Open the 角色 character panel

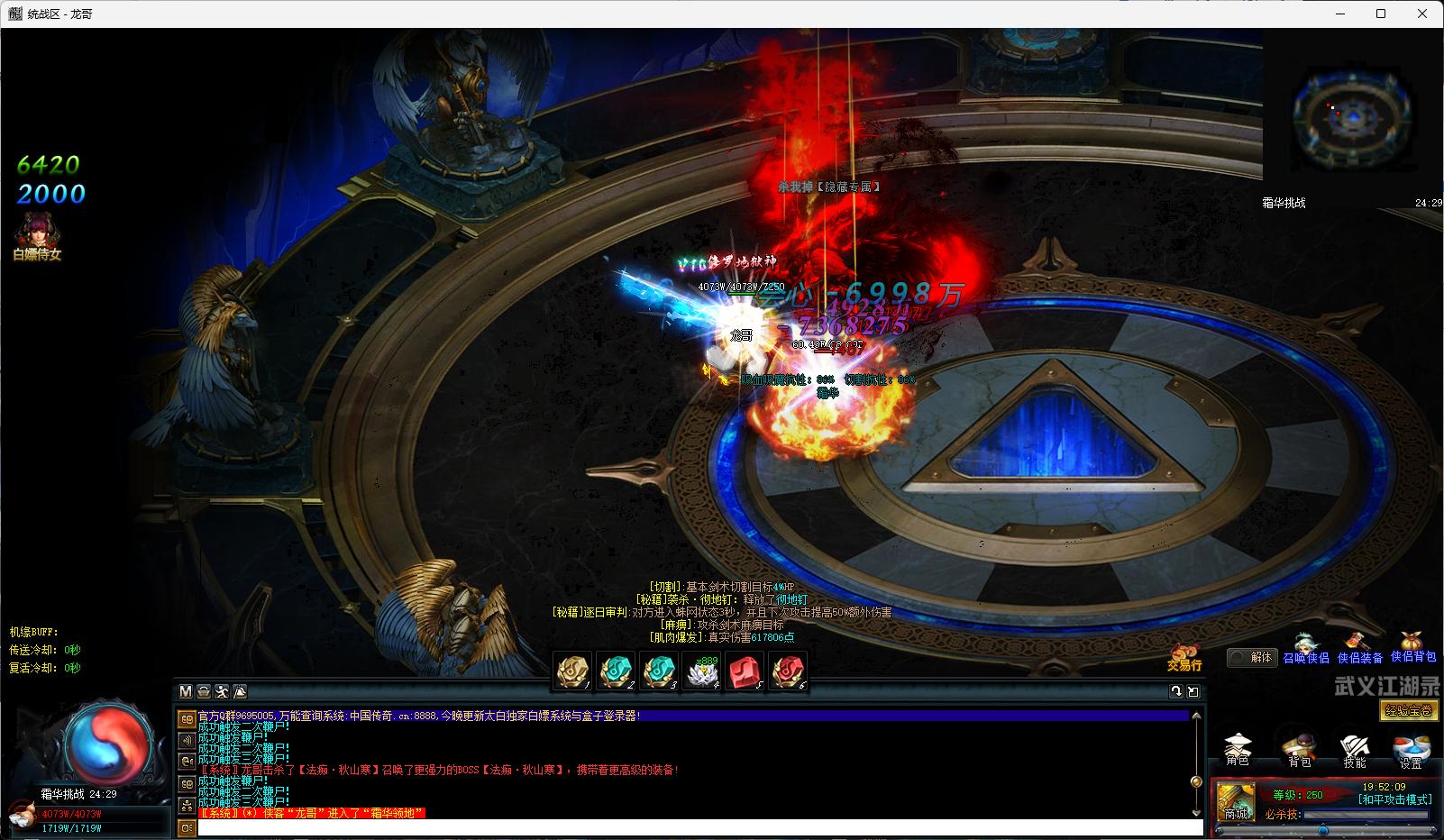[x=1238, y=750]
